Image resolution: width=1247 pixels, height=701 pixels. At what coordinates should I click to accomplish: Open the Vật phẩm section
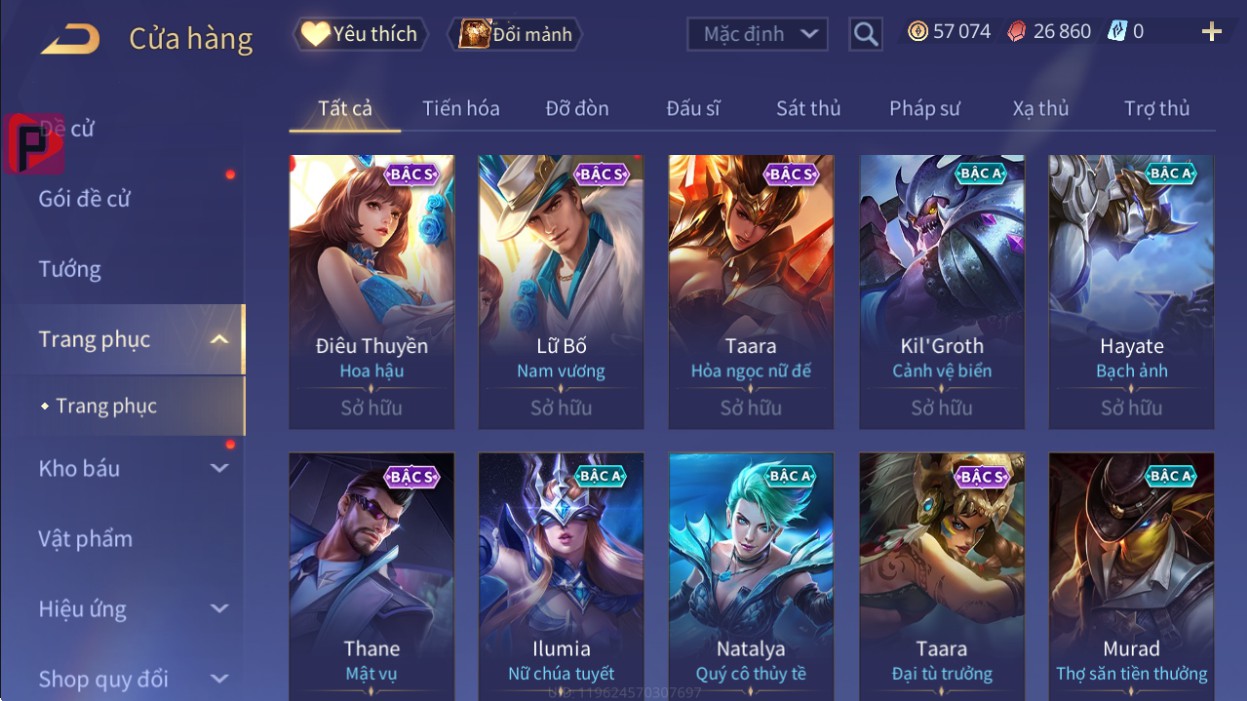pos(85,539)
